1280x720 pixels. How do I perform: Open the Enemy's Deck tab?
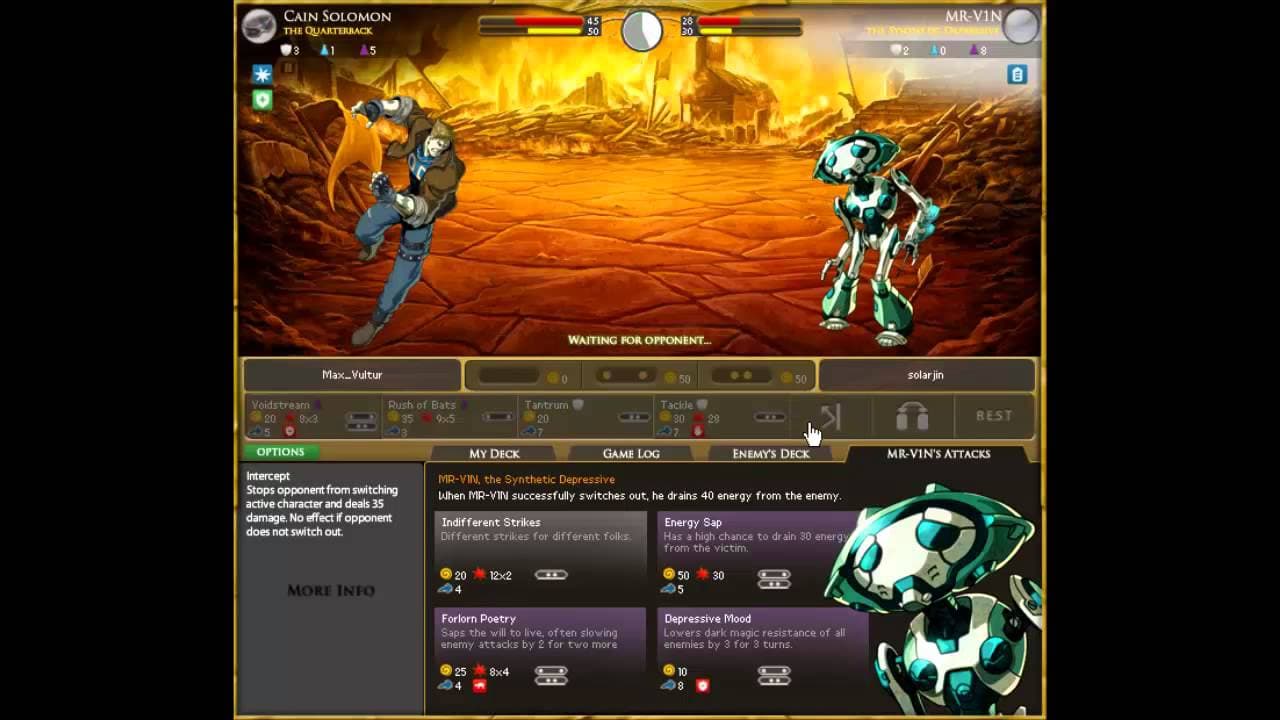770,453
